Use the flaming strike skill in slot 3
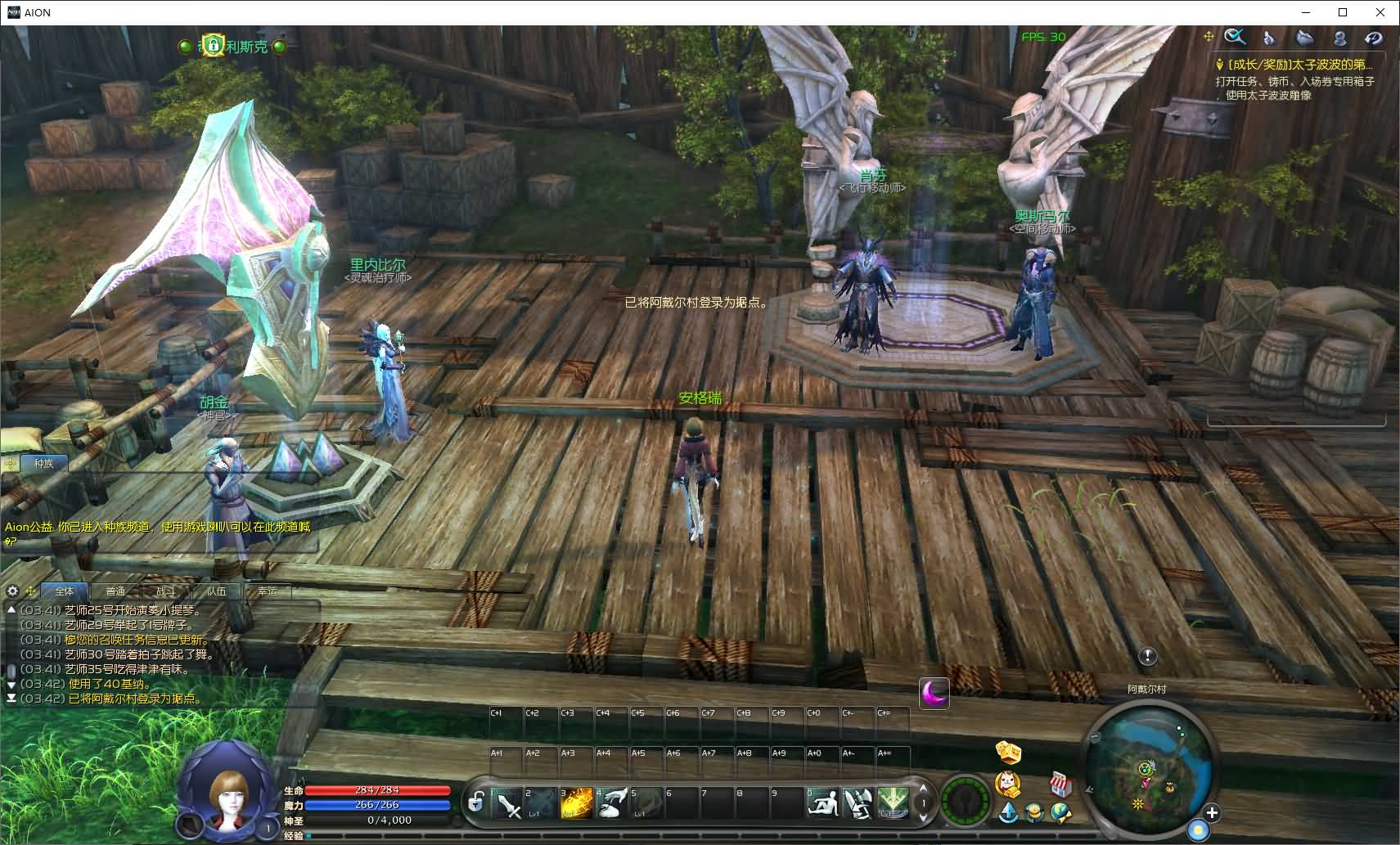 coord(576,803)
